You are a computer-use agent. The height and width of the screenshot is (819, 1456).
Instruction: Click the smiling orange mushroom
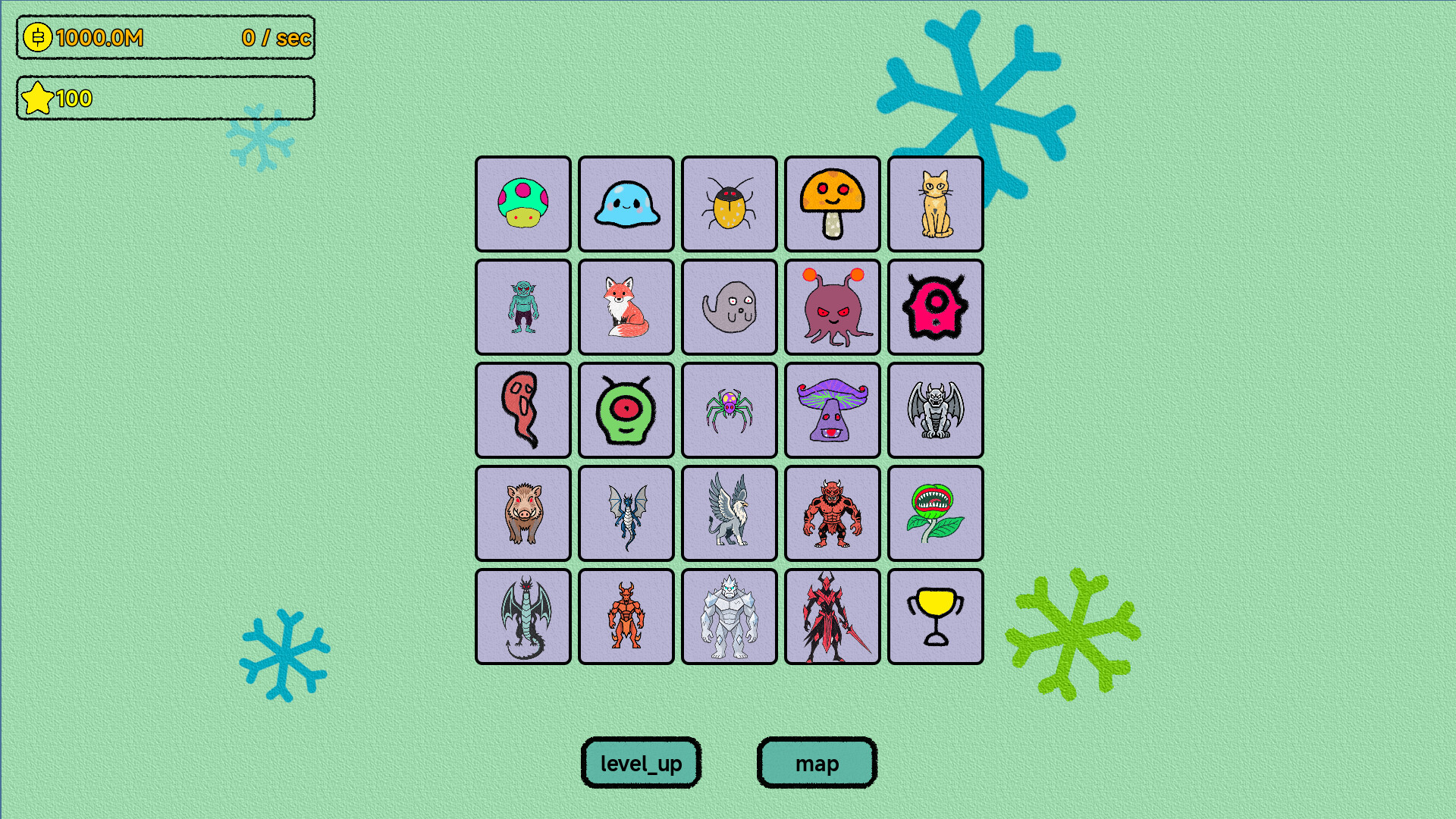tap(833, 205)
